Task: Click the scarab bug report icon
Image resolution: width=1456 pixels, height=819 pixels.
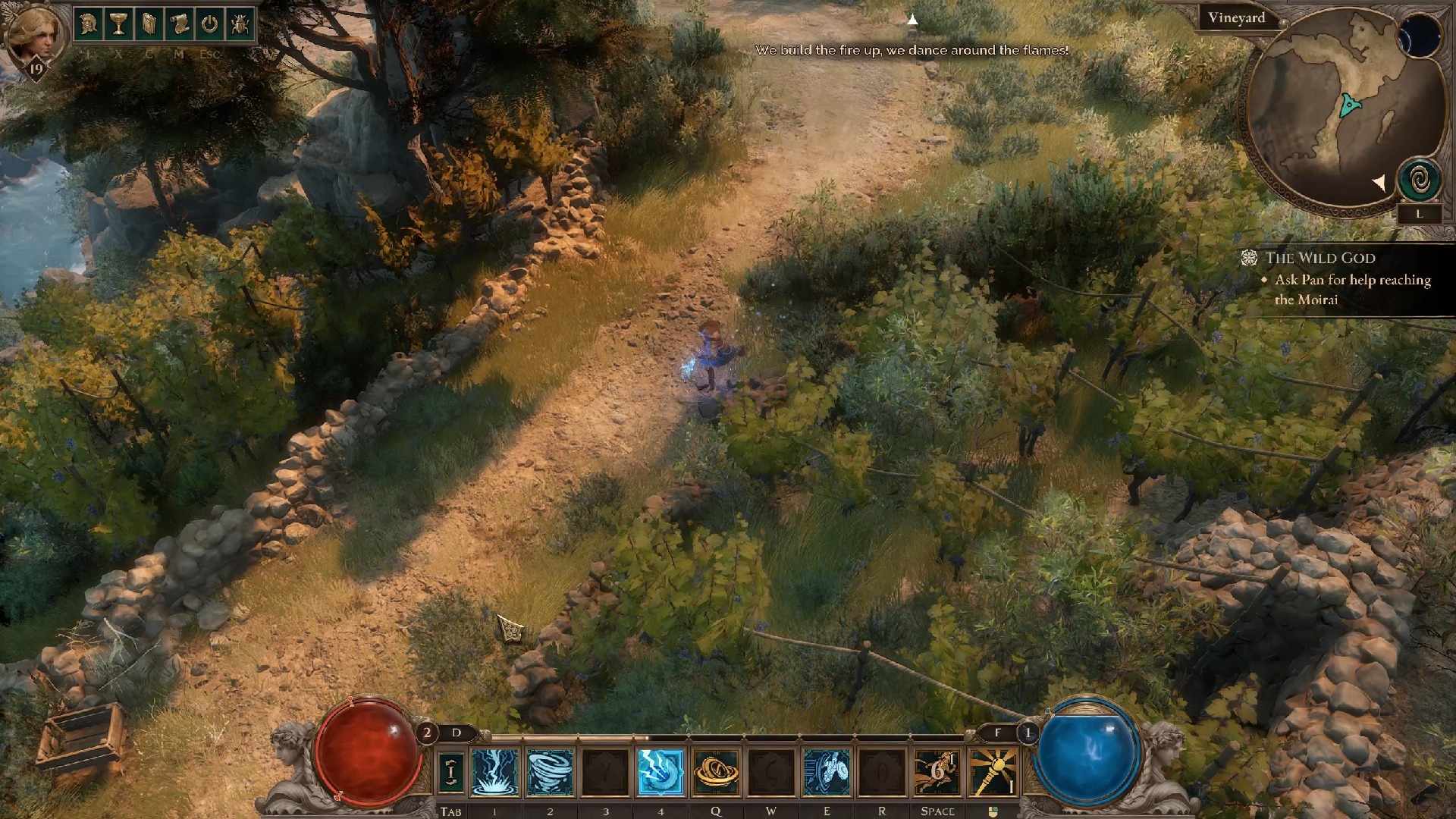Action: (x=240, y=25)
